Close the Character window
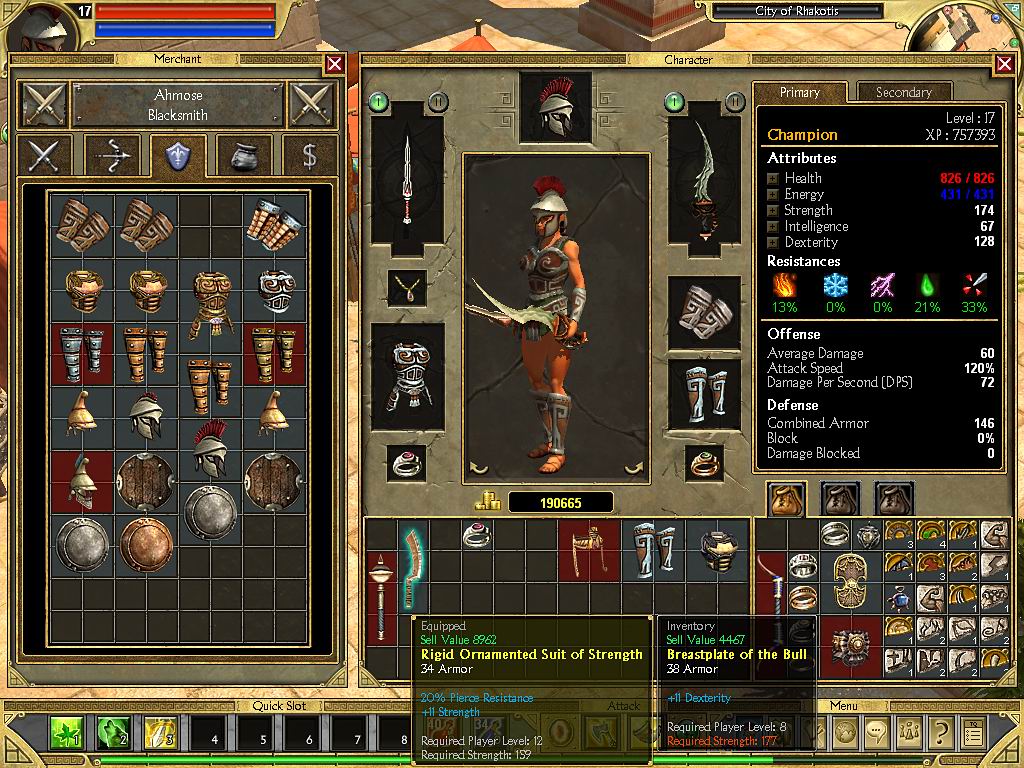The height and width of the screenshot is (768, 1024). tap(1004, 64)
